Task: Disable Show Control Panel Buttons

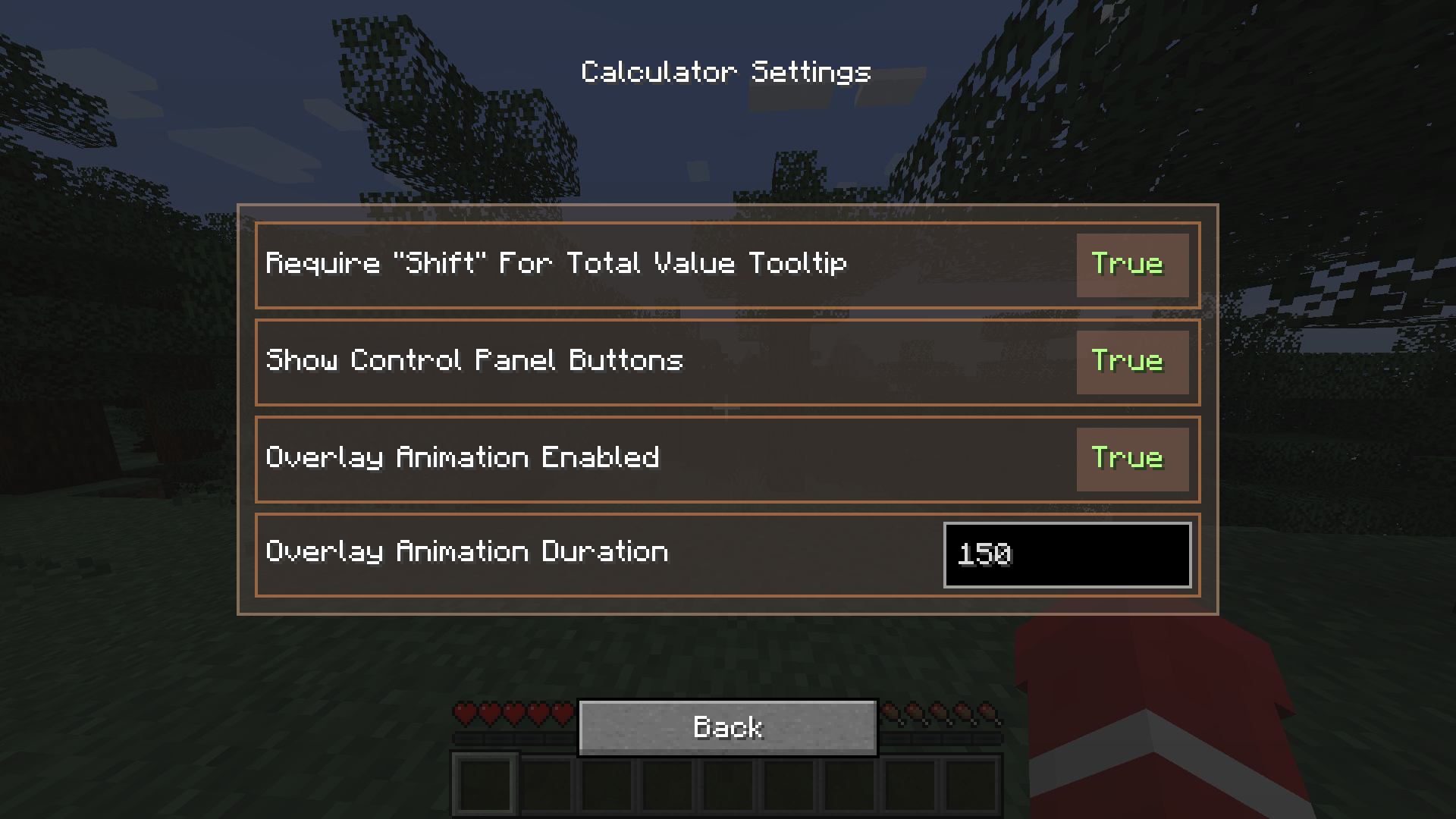Action: pyautogui.click(x=1132, y=362)
